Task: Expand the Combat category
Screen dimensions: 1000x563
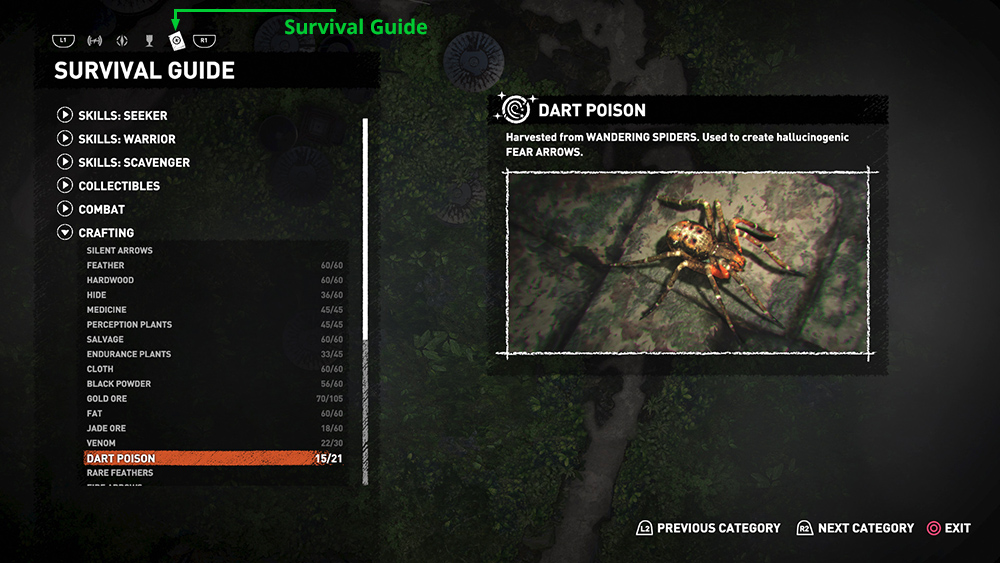Action: point(101,209)
